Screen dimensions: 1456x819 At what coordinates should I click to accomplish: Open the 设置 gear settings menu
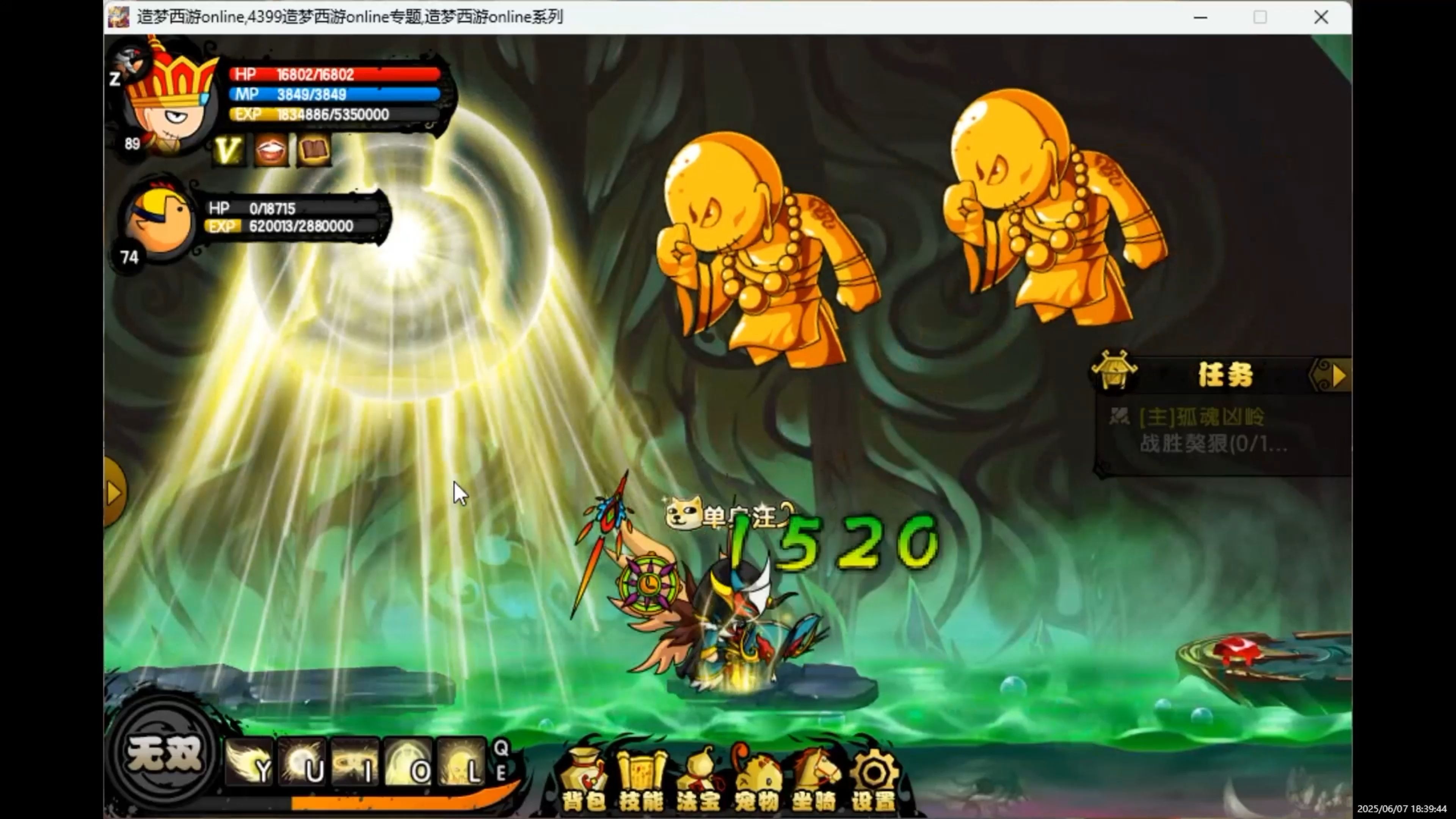point(874,778)
